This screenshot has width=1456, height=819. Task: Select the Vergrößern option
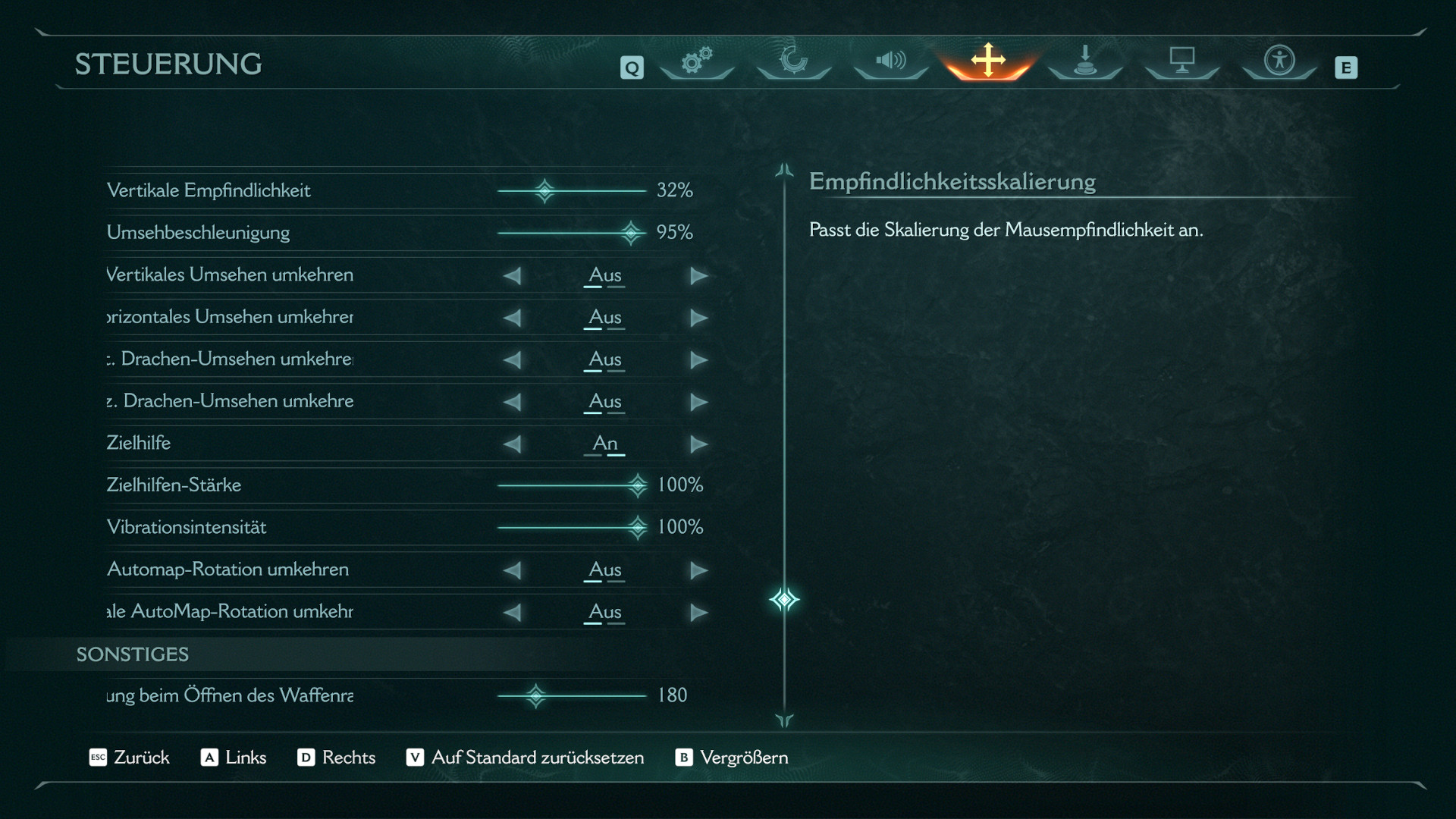(732, 758)
